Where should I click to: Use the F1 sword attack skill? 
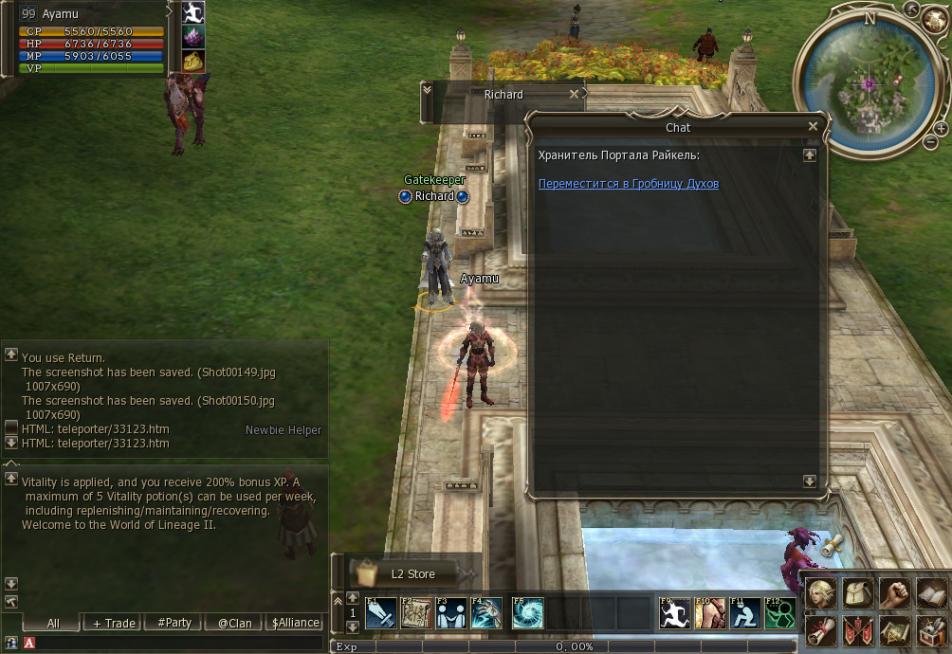380,612
